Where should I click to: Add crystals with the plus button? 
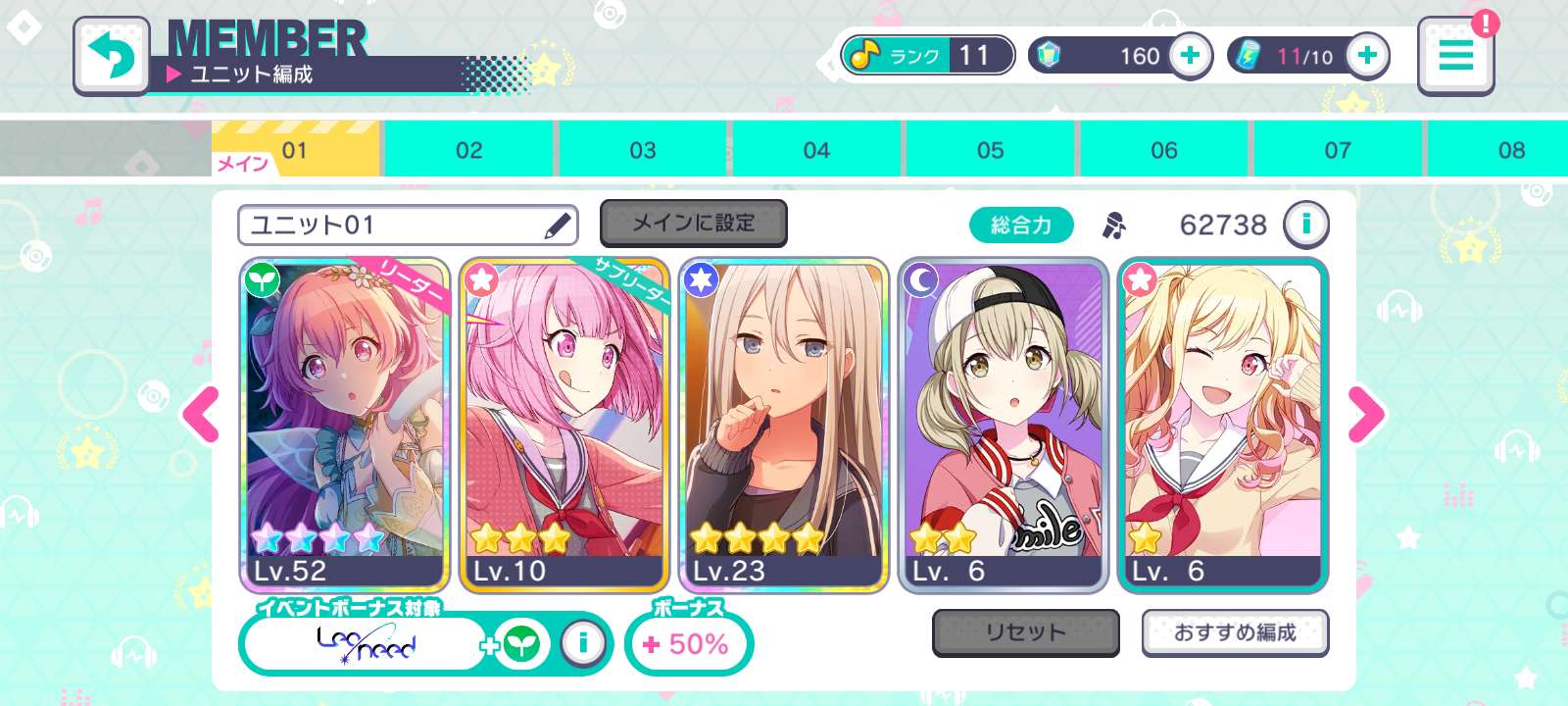(x=1190, y=56)
